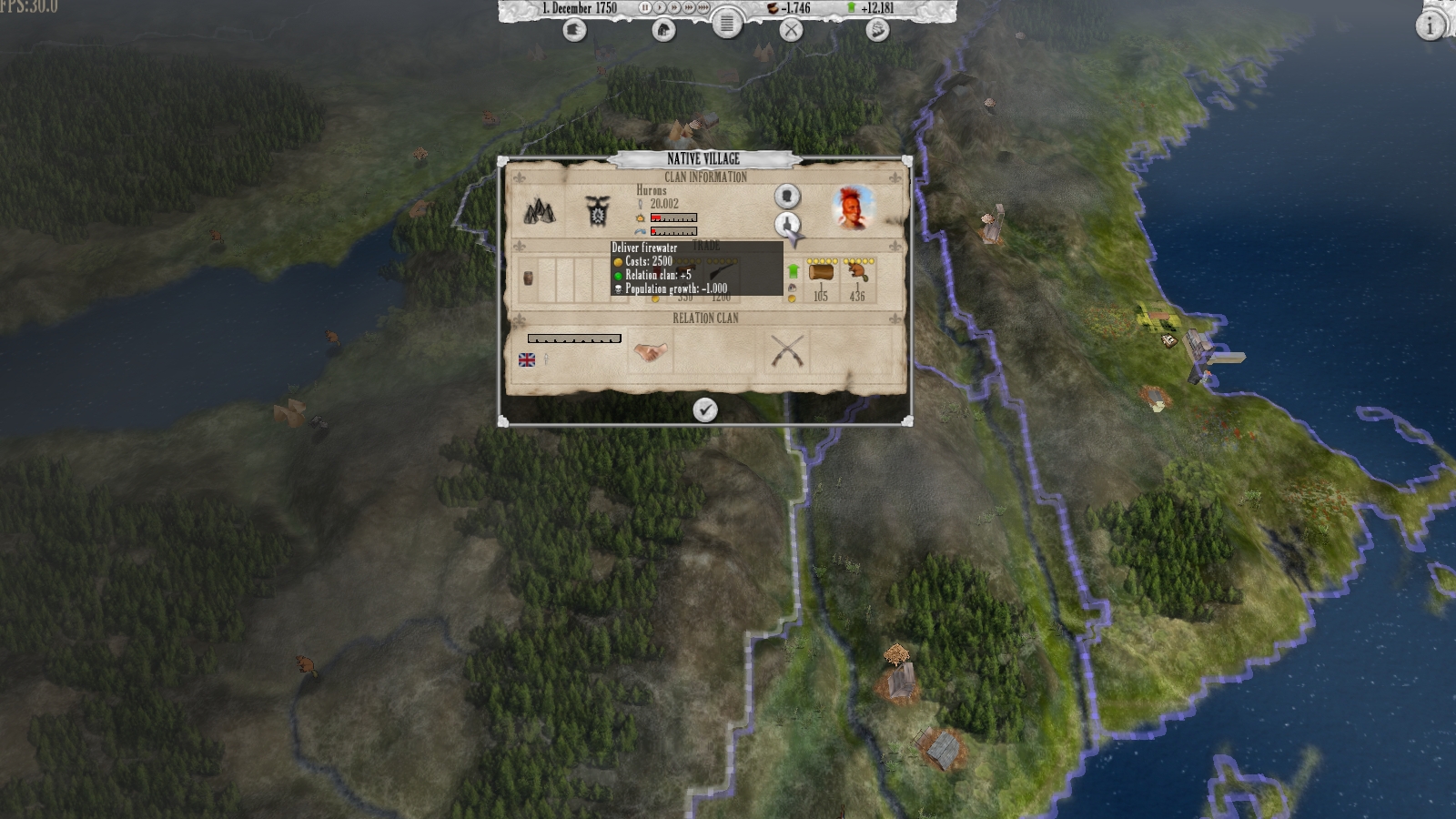Select the wooden log trade good
The image size is (1456, 819).
click(x=821, y=273)
